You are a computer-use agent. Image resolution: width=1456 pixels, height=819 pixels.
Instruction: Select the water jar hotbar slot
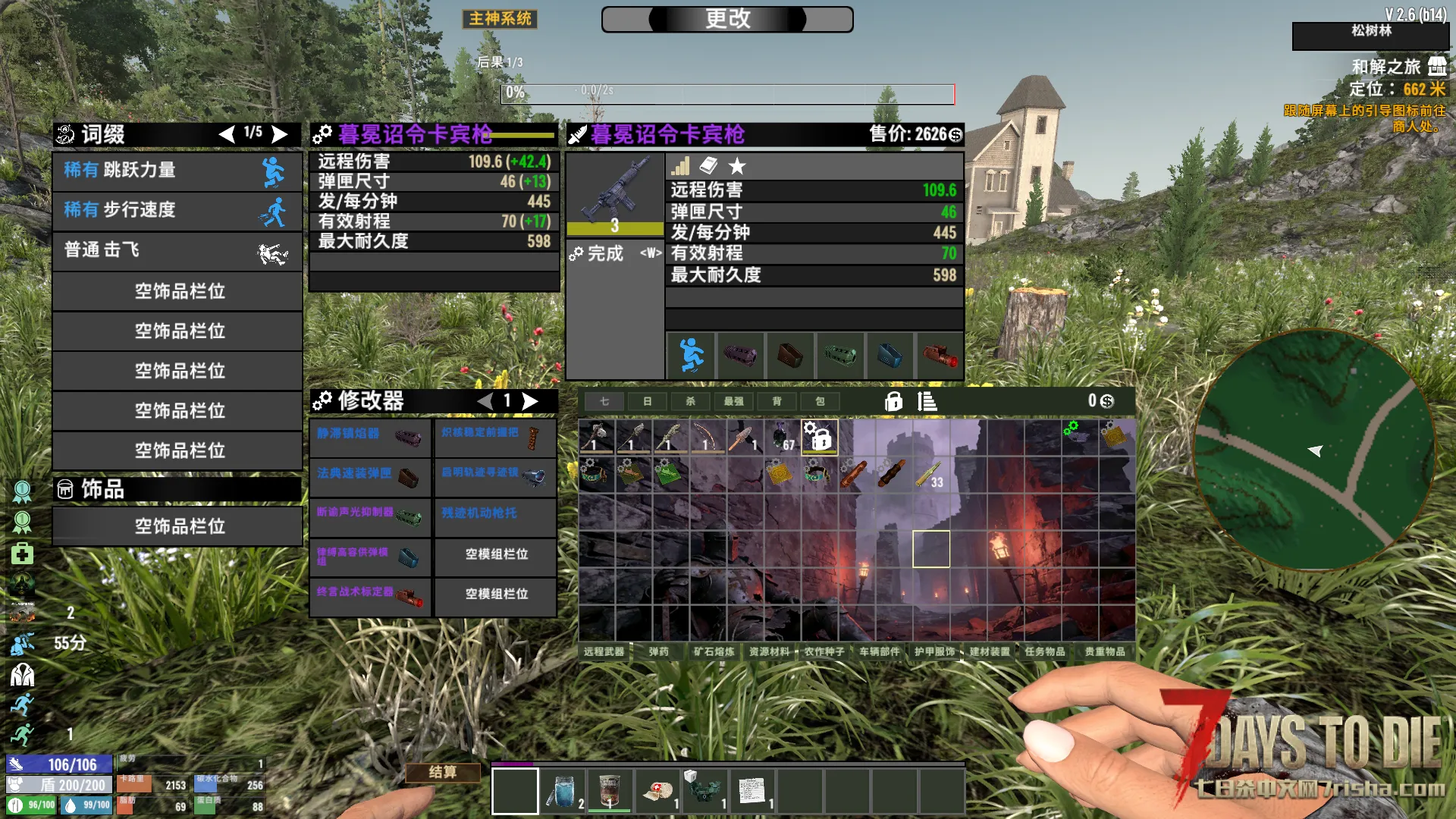point(563,791)
